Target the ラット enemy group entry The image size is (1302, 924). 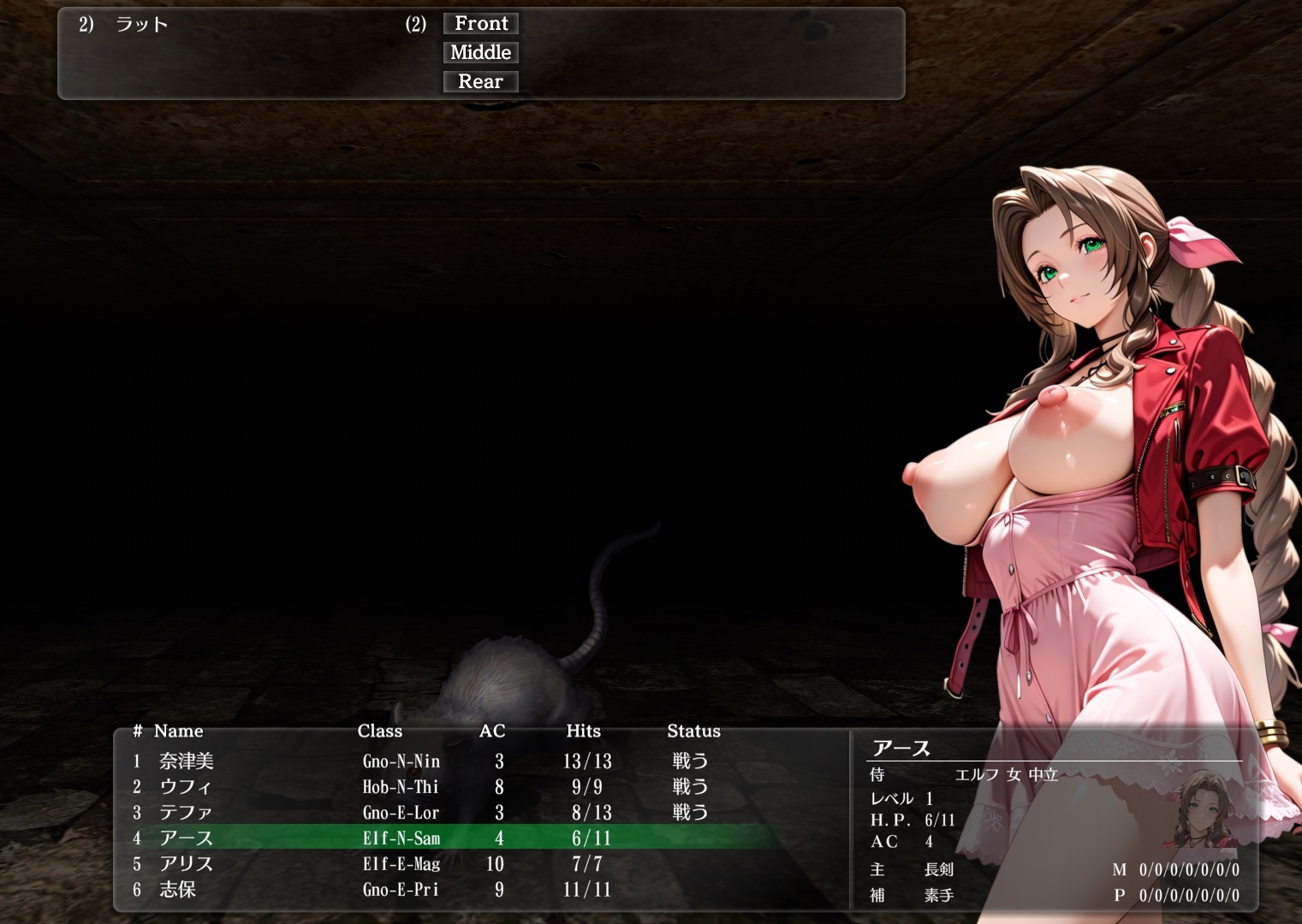click(x=142, y=25)
